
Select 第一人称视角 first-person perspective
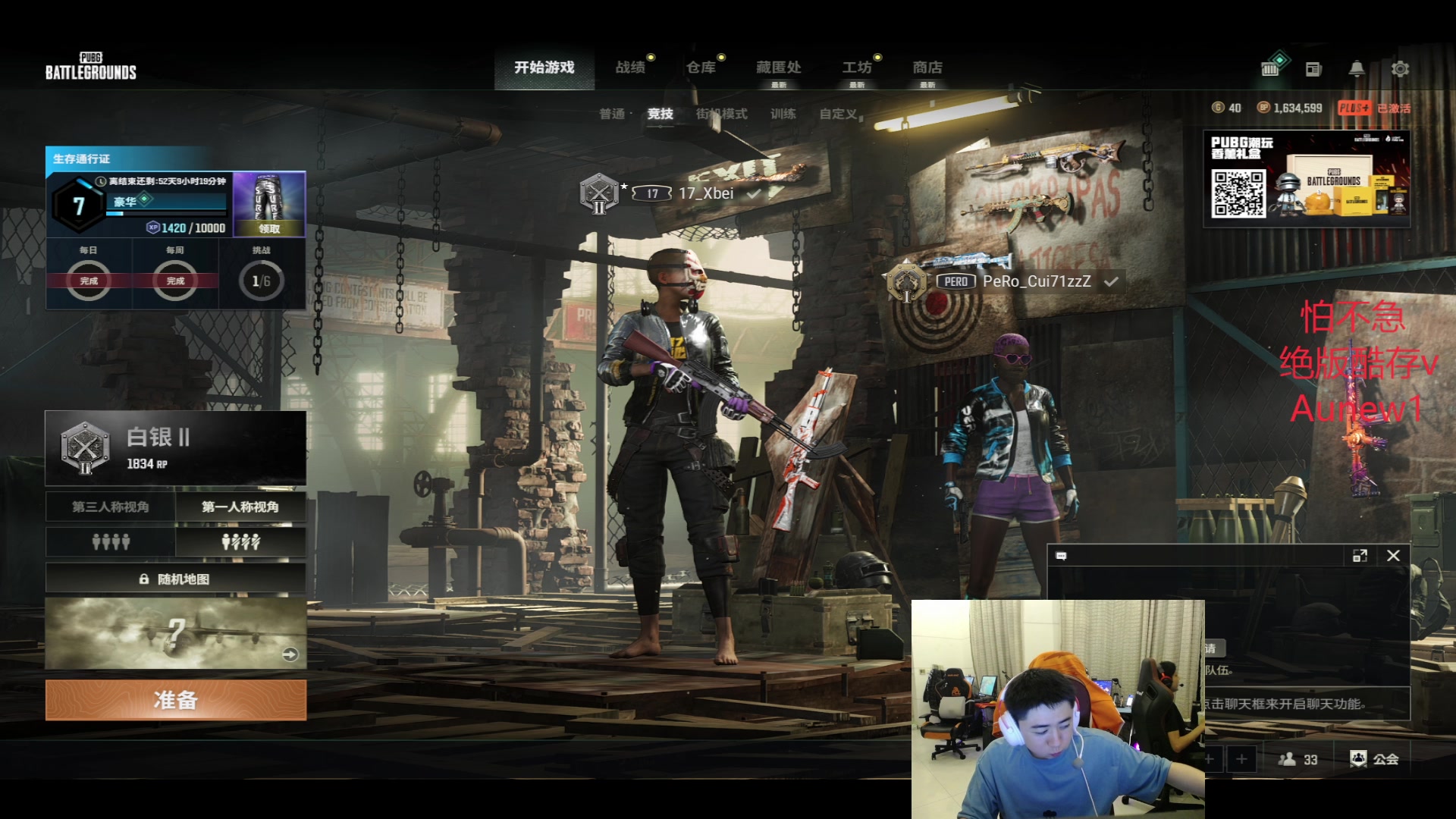pos(240,507)
